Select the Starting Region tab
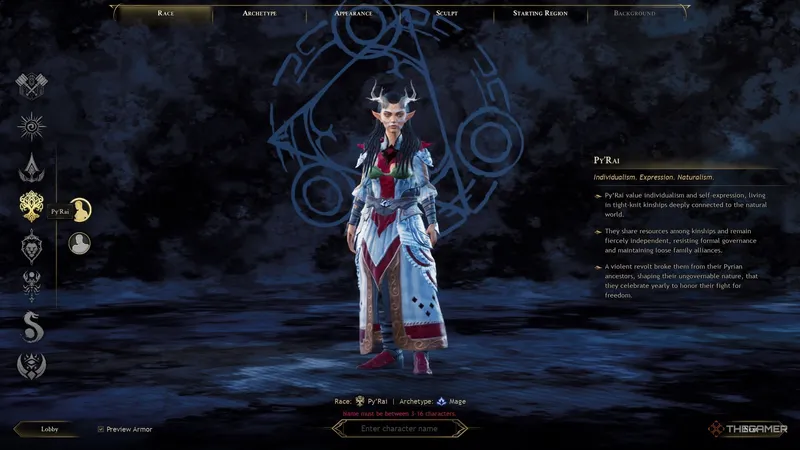This screenshot has width=800, height=450. (541, 13)
